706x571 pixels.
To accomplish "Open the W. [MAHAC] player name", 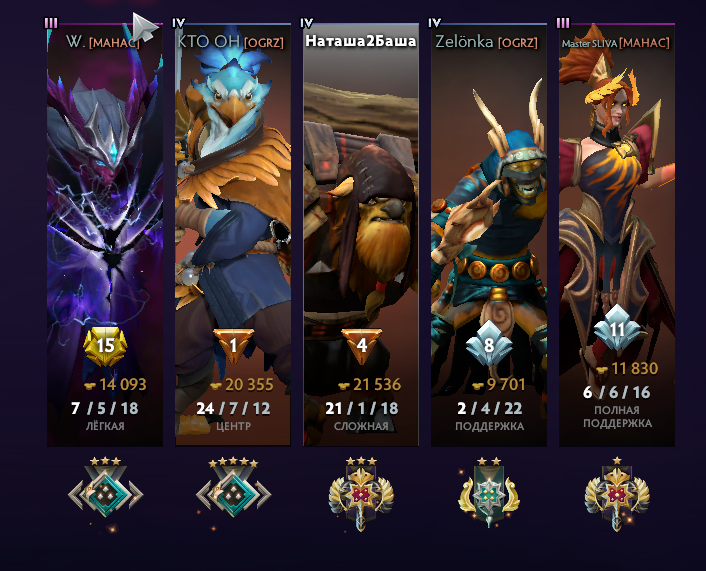I will [x=105, y=42].
